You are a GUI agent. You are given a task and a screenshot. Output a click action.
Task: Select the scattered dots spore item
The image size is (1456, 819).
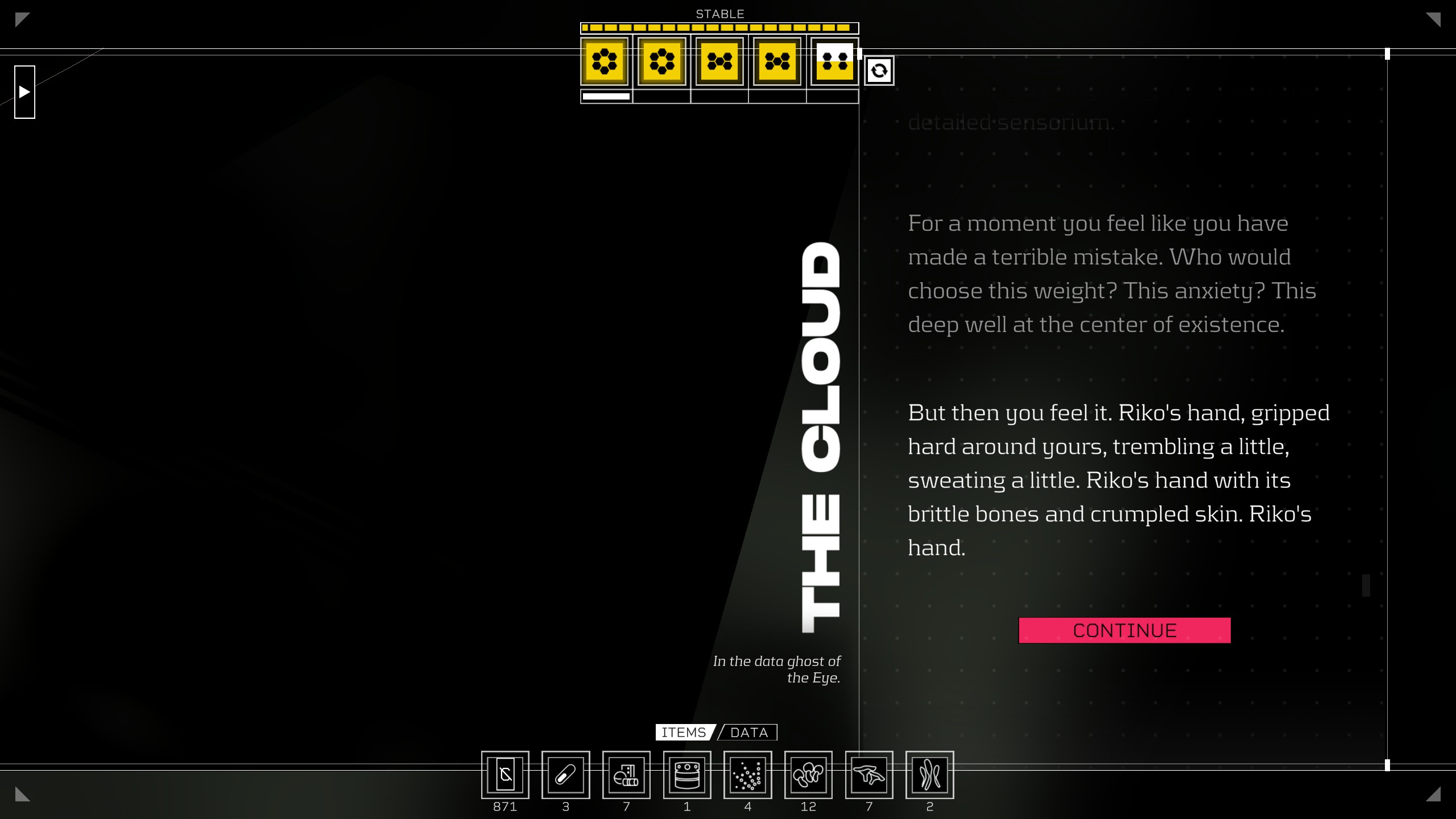[x=747, y=775]
